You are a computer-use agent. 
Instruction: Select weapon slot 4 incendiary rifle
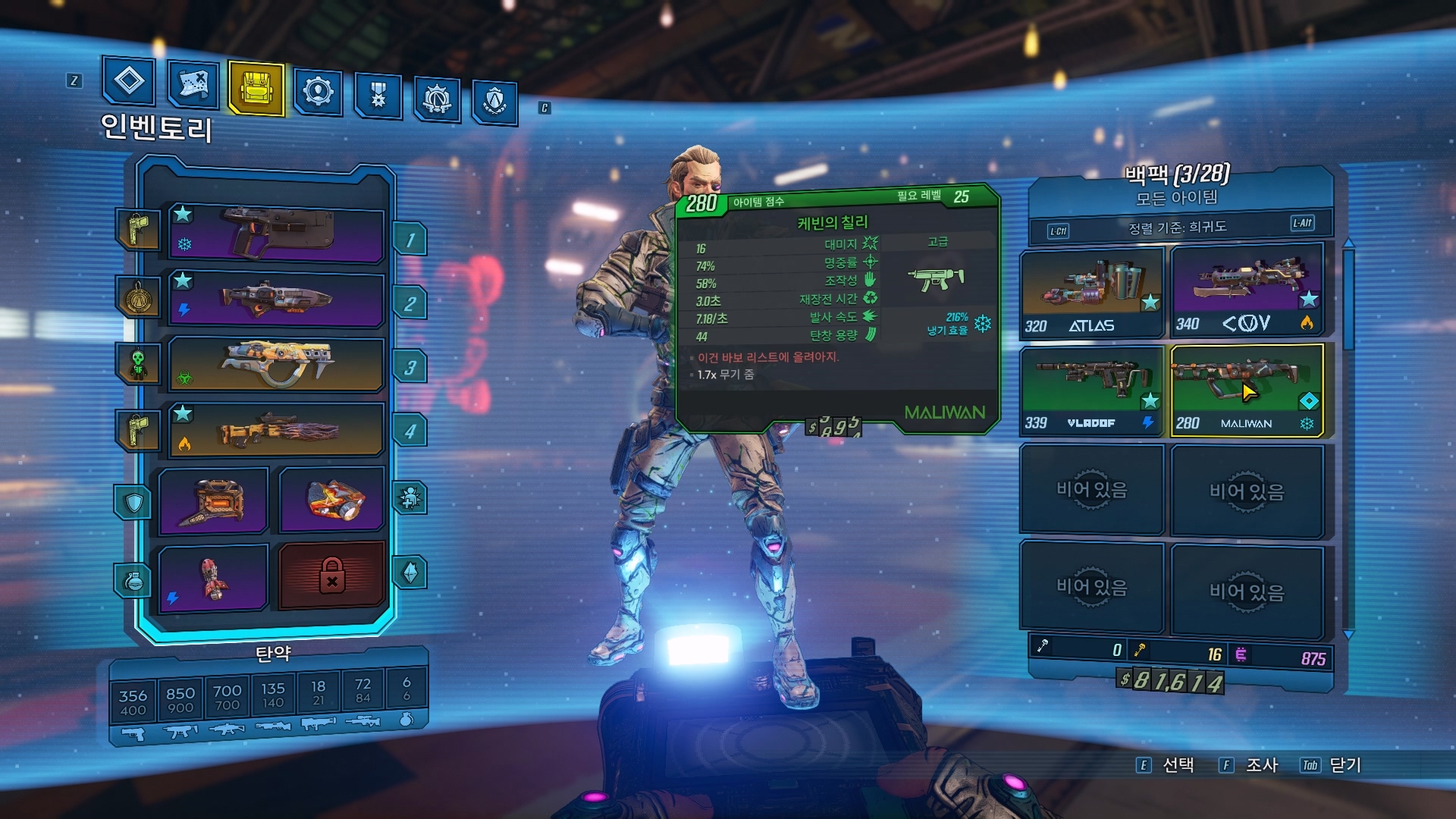(x=276, y=430)
